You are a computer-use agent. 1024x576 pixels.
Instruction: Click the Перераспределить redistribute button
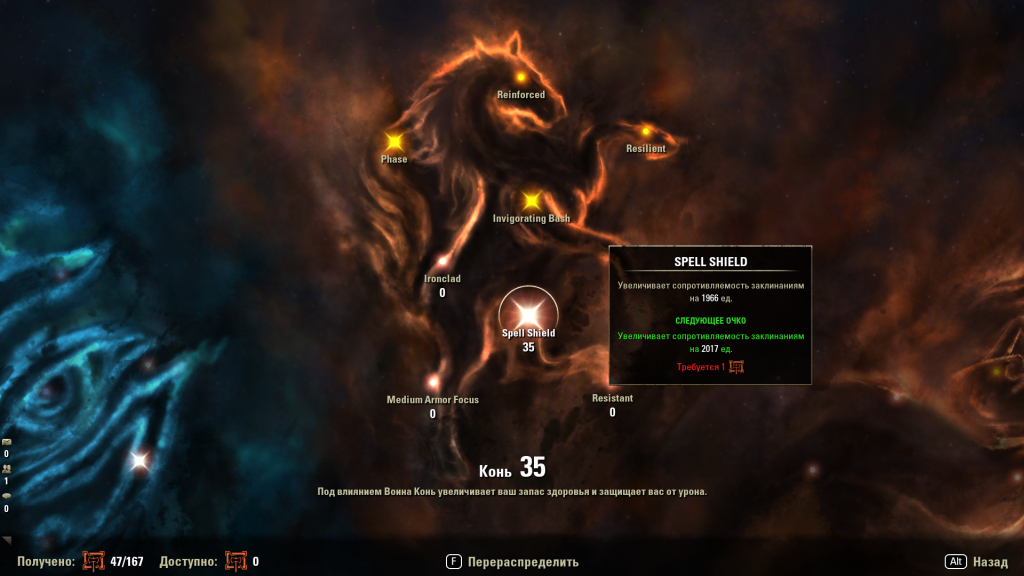[x=512, y=562]
